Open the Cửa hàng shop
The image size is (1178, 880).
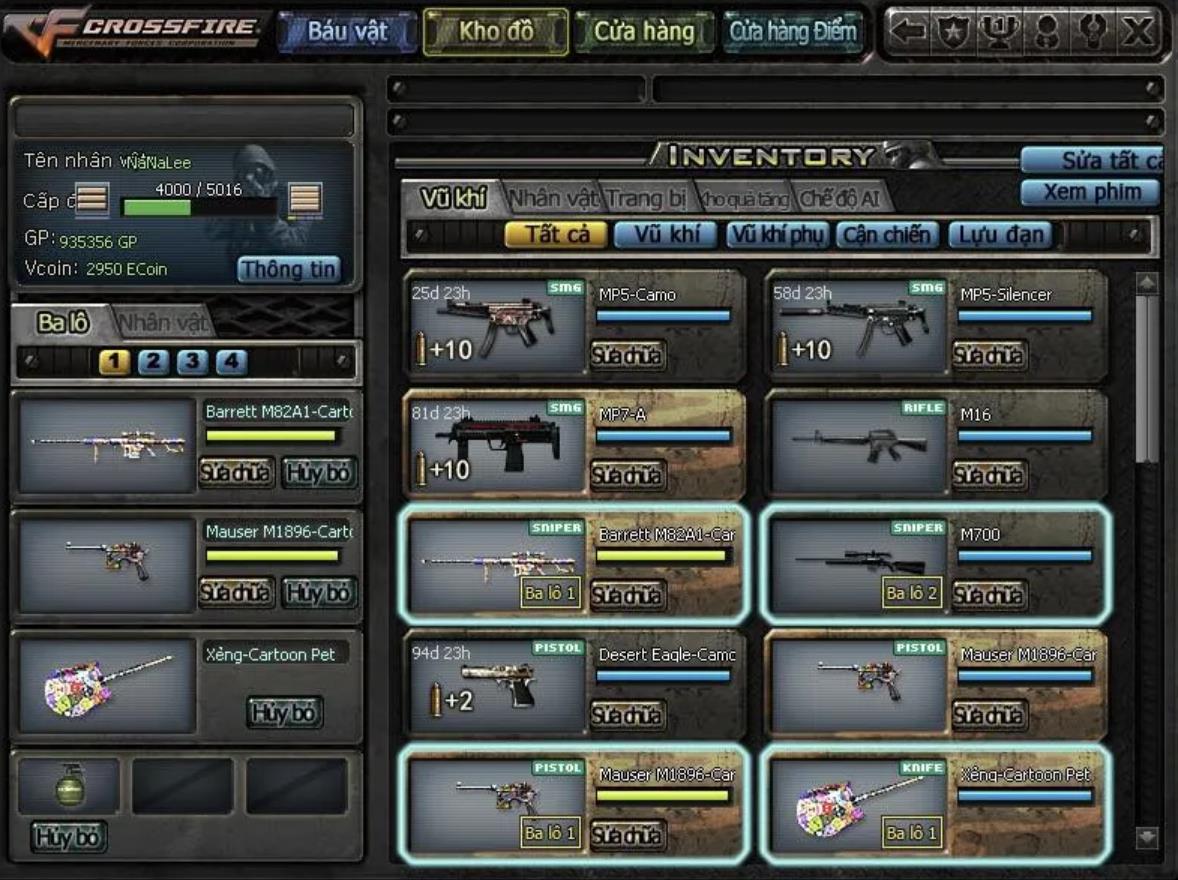click(644, 31)
